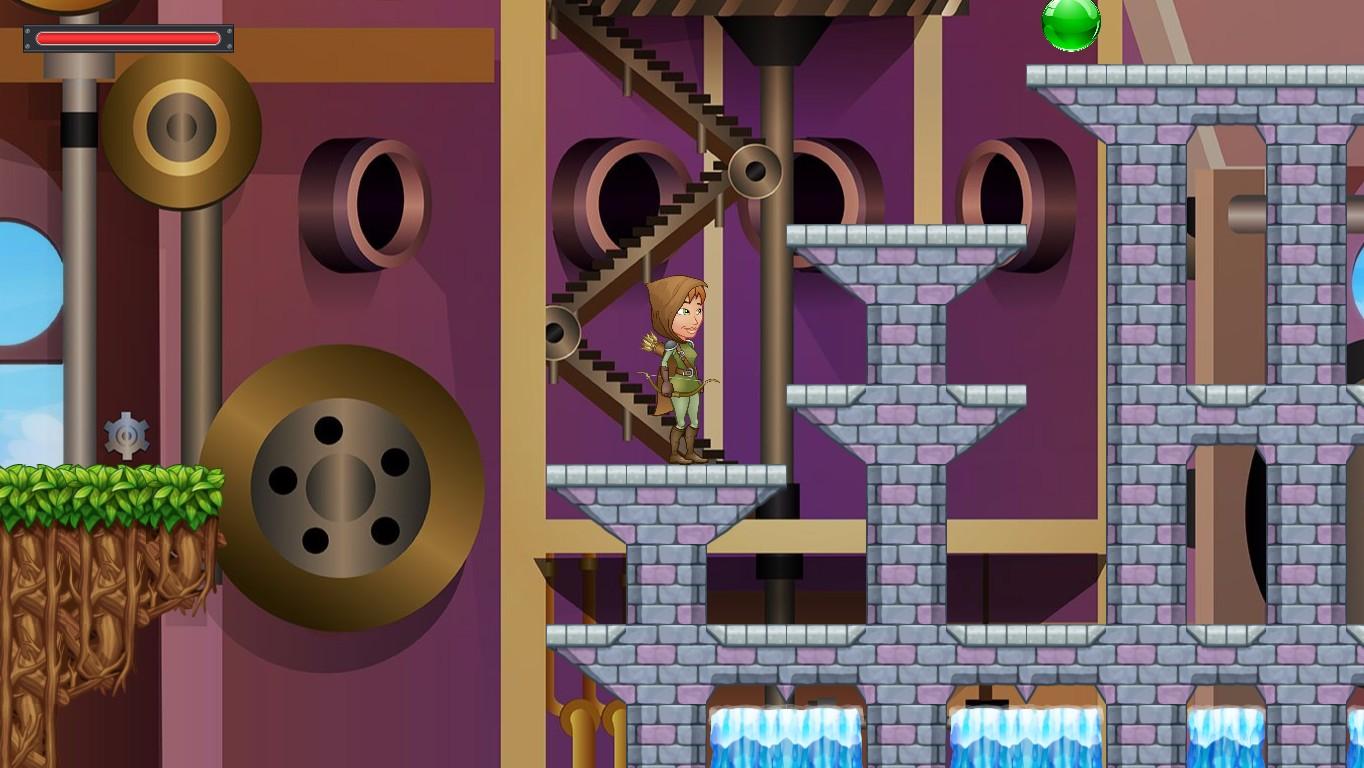Screen dimensions: 1364x768
Task: Click the red health bar at top left
Action: click(127, 38)
